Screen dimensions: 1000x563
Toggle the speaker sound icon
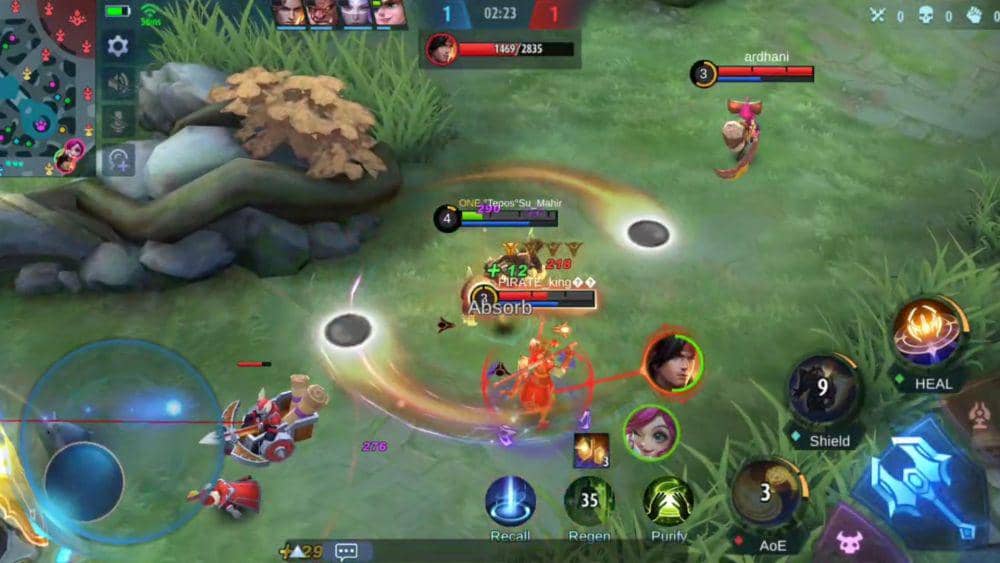[x=118, y=83]
